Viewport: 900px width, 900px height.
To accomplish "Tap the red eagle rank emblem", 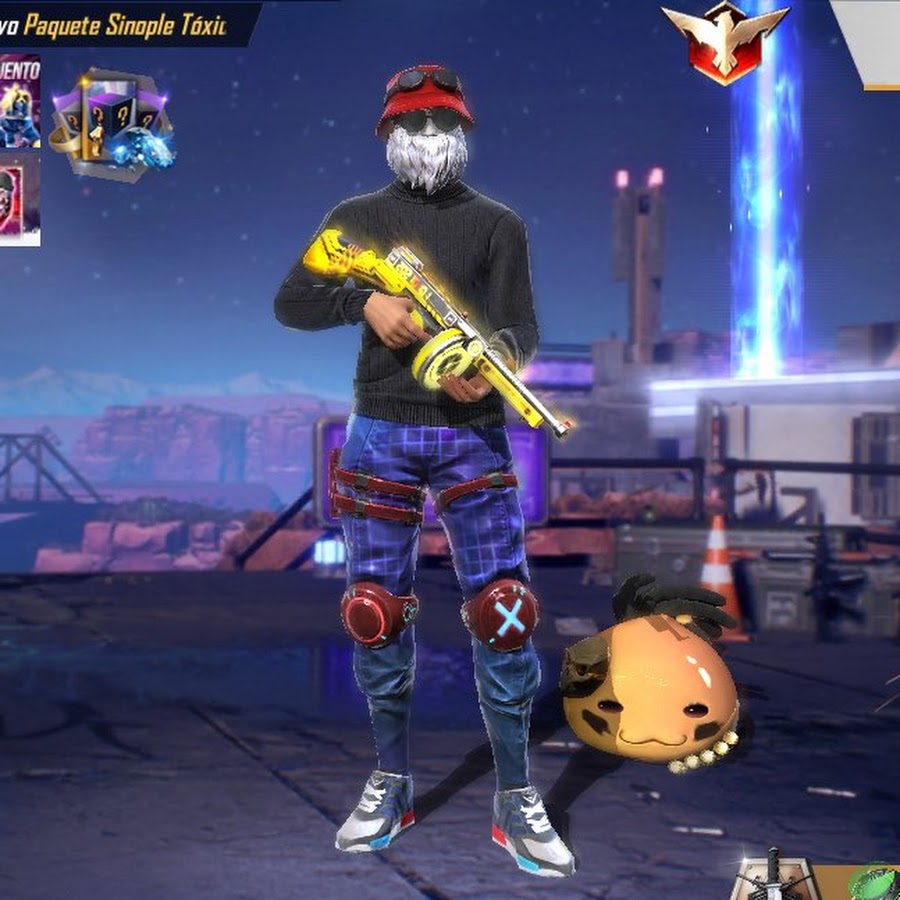I will point(725,38).
